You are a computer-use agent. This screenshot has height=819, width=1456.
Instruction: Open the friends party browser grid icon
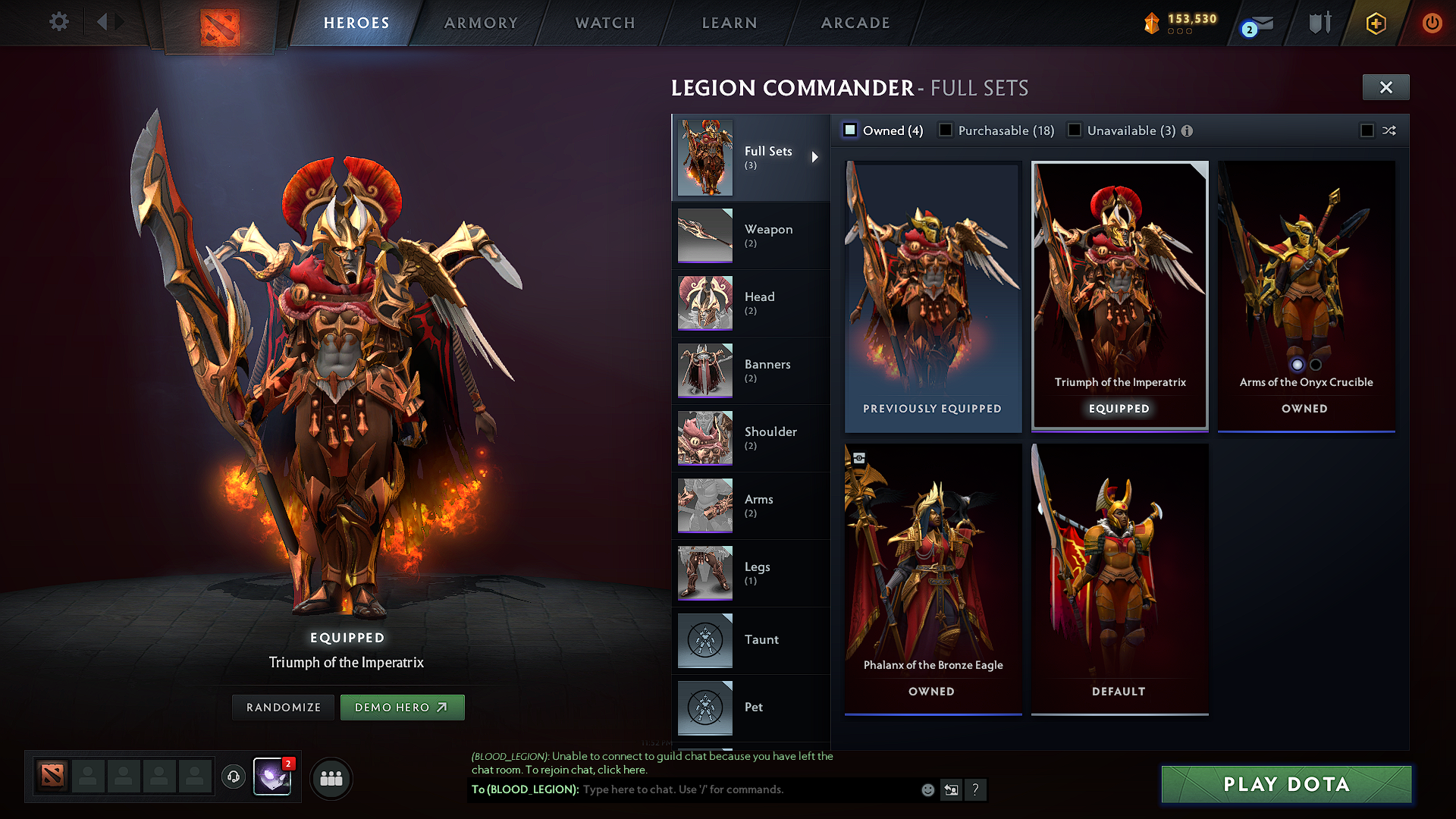pos(331,778)
